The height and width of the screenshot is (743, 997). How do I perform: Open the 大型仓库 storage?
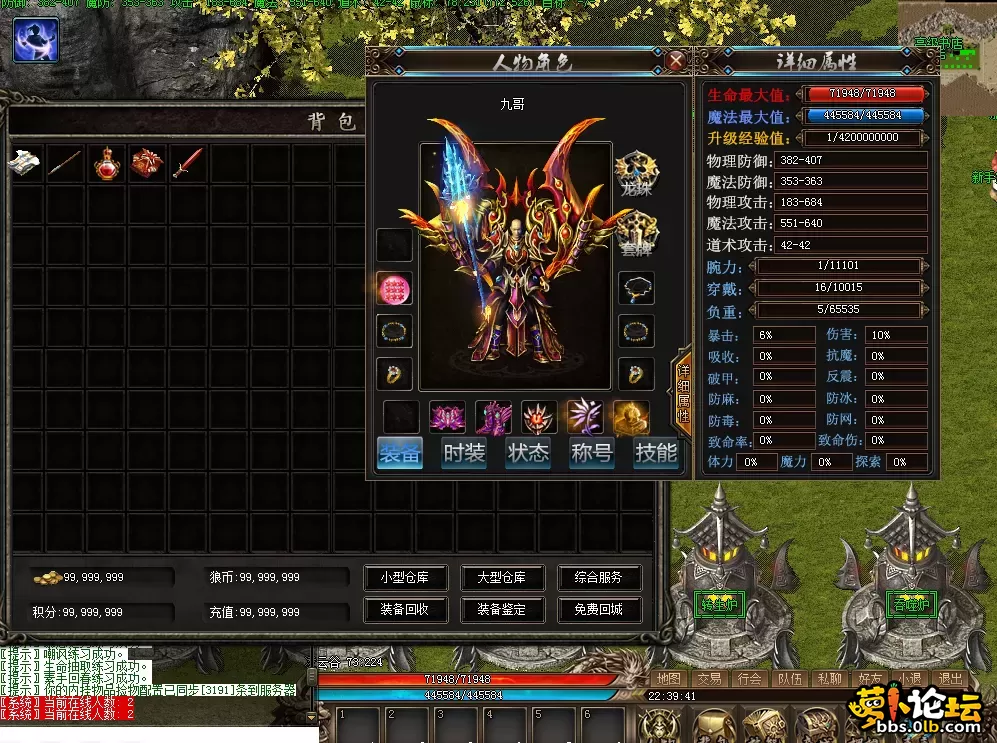(501, 578)
